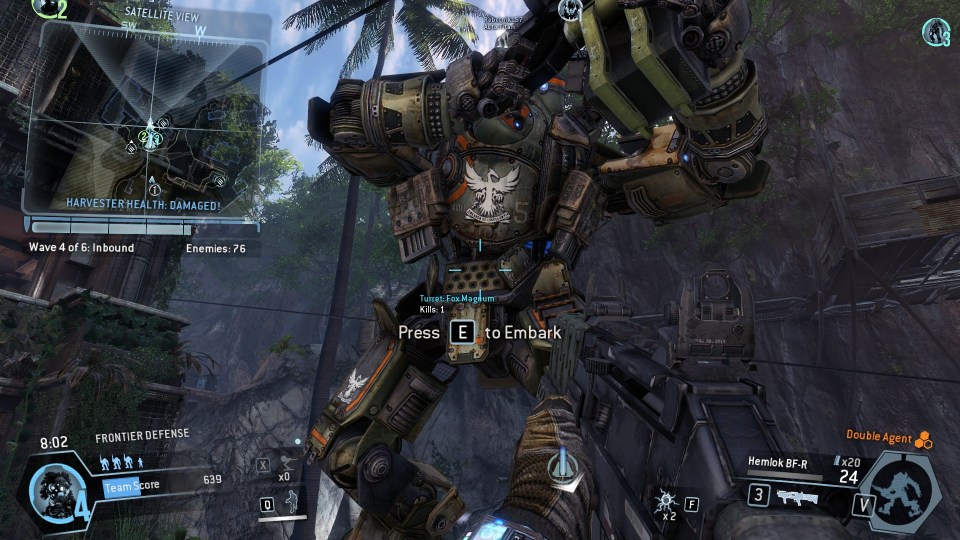This screenshot has width=960, height=540.
Task: Select the arc grenade ordnance icon
Action: 663,502
